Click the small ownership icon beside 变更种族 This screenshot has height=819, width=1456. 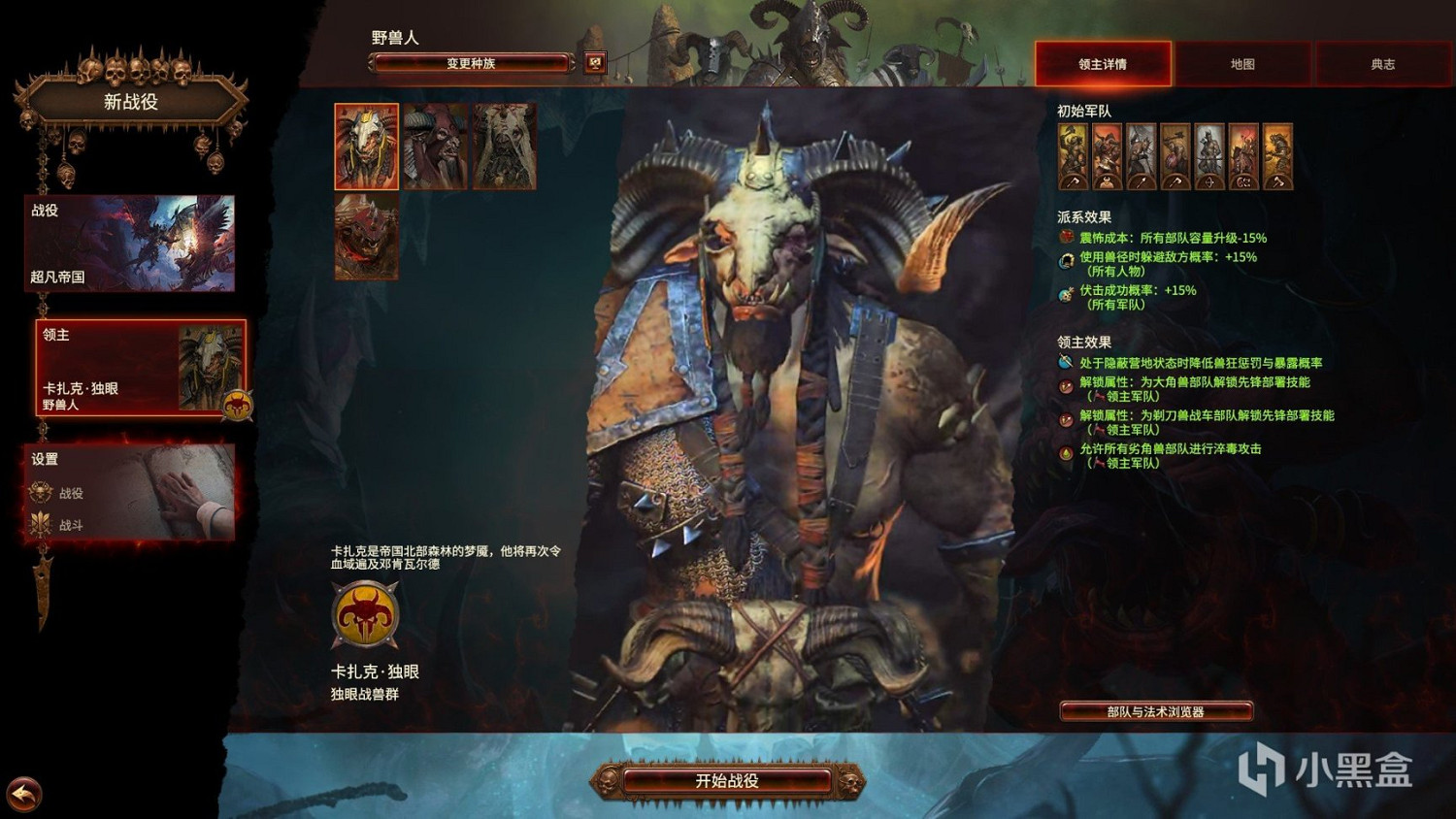593,63
